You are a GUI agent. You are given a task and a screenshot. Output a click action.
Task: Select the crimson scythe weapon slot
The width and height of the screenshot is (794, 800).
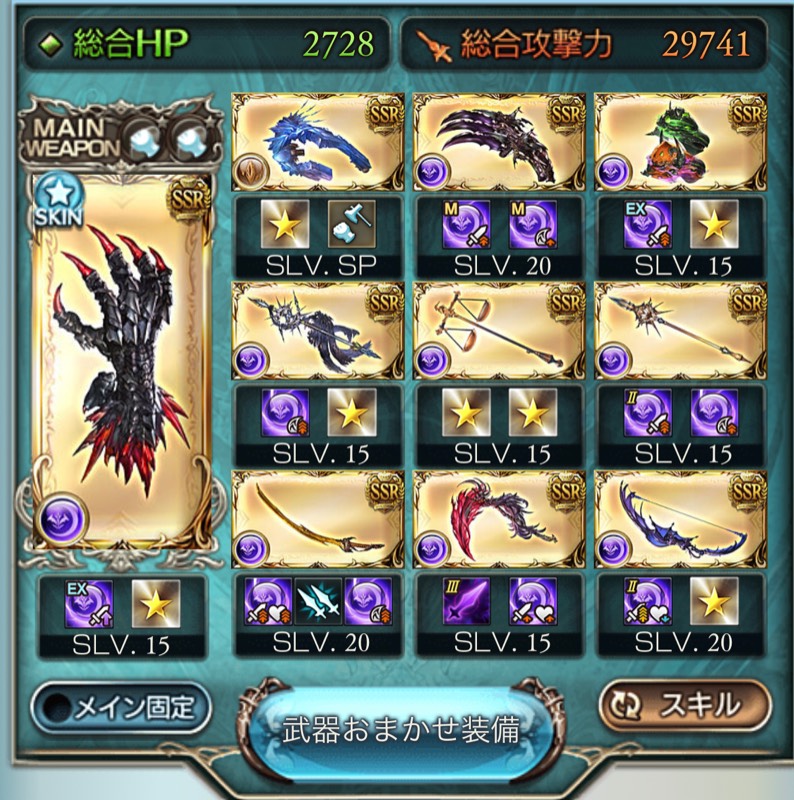(498, 518)
